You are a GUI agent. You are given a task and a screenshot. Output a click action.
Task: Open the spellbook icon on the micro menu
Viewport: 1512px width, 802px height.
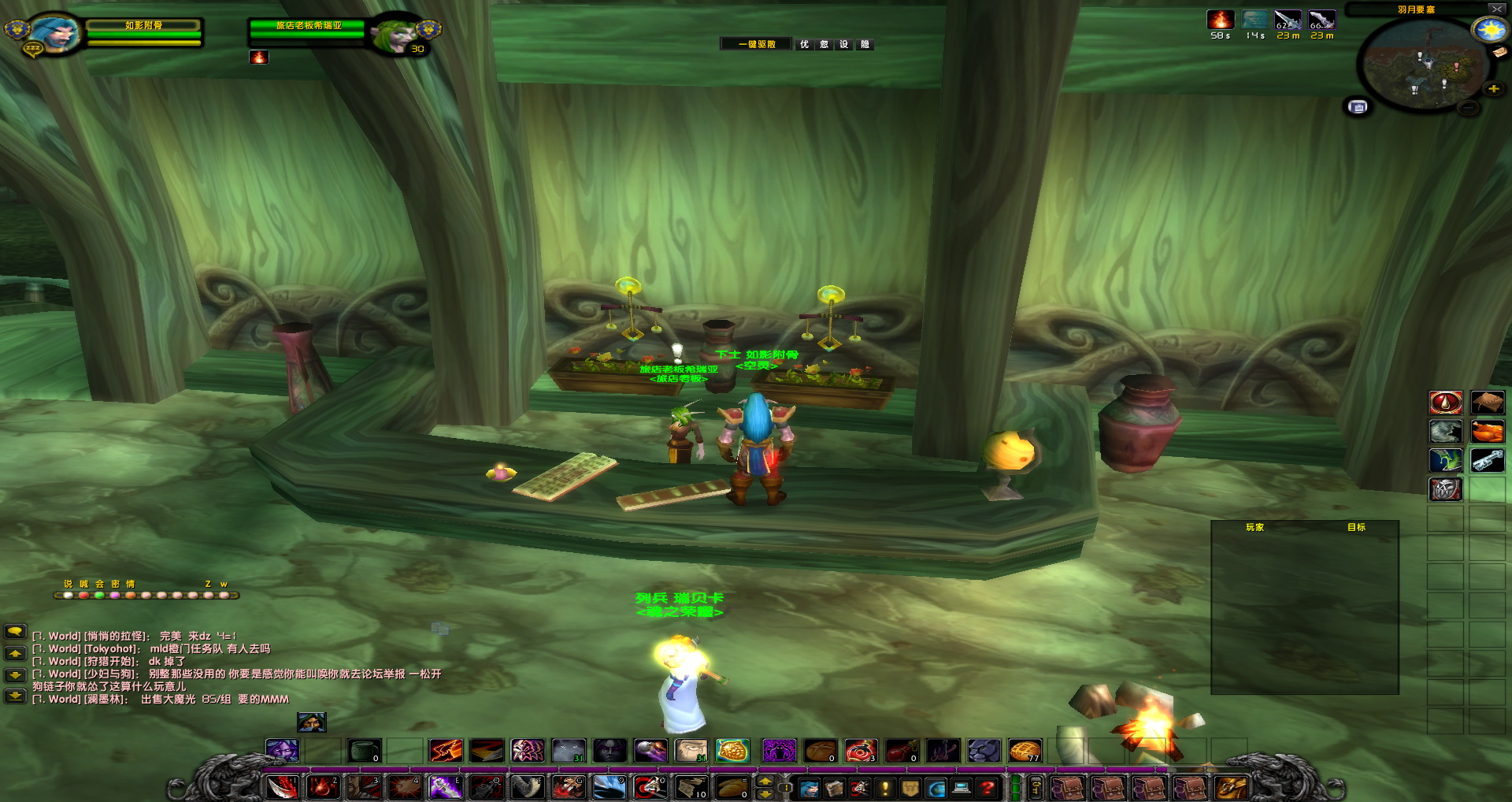coord(835,788)
